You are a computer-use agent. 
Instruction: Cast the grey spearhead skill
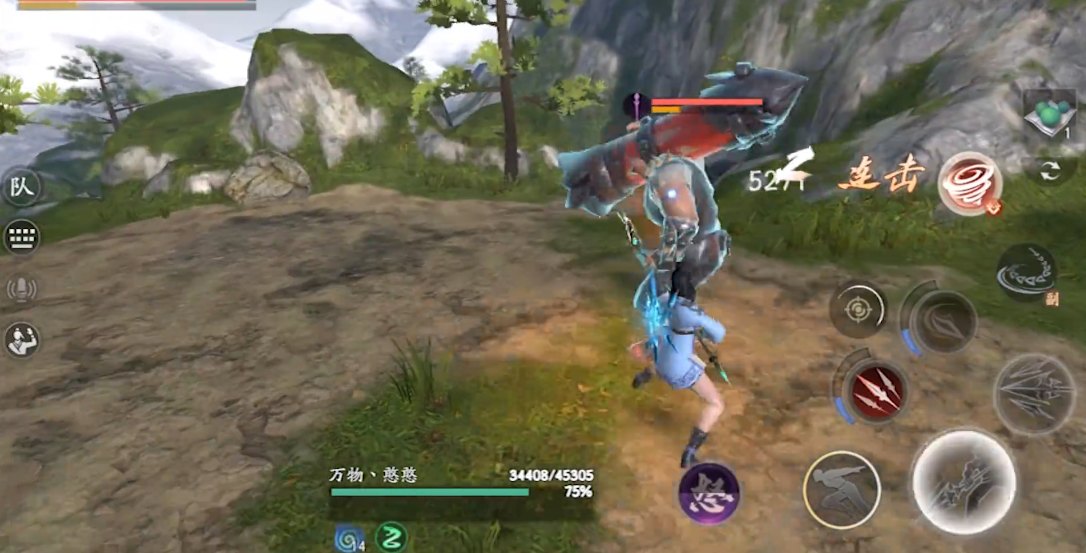click(x=942, y=321)
